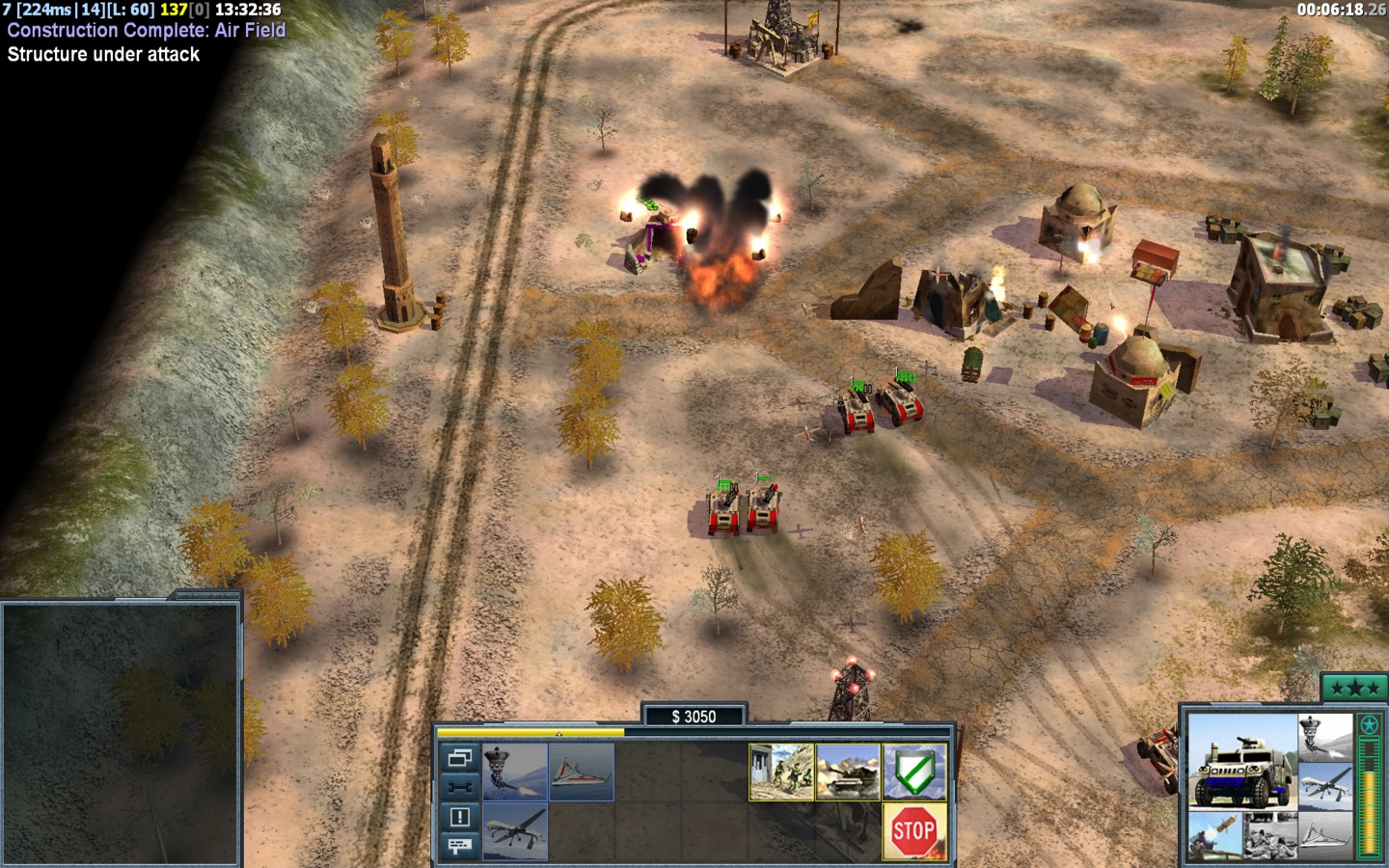Open the three-star Generals powers button

coord(1354,688)
